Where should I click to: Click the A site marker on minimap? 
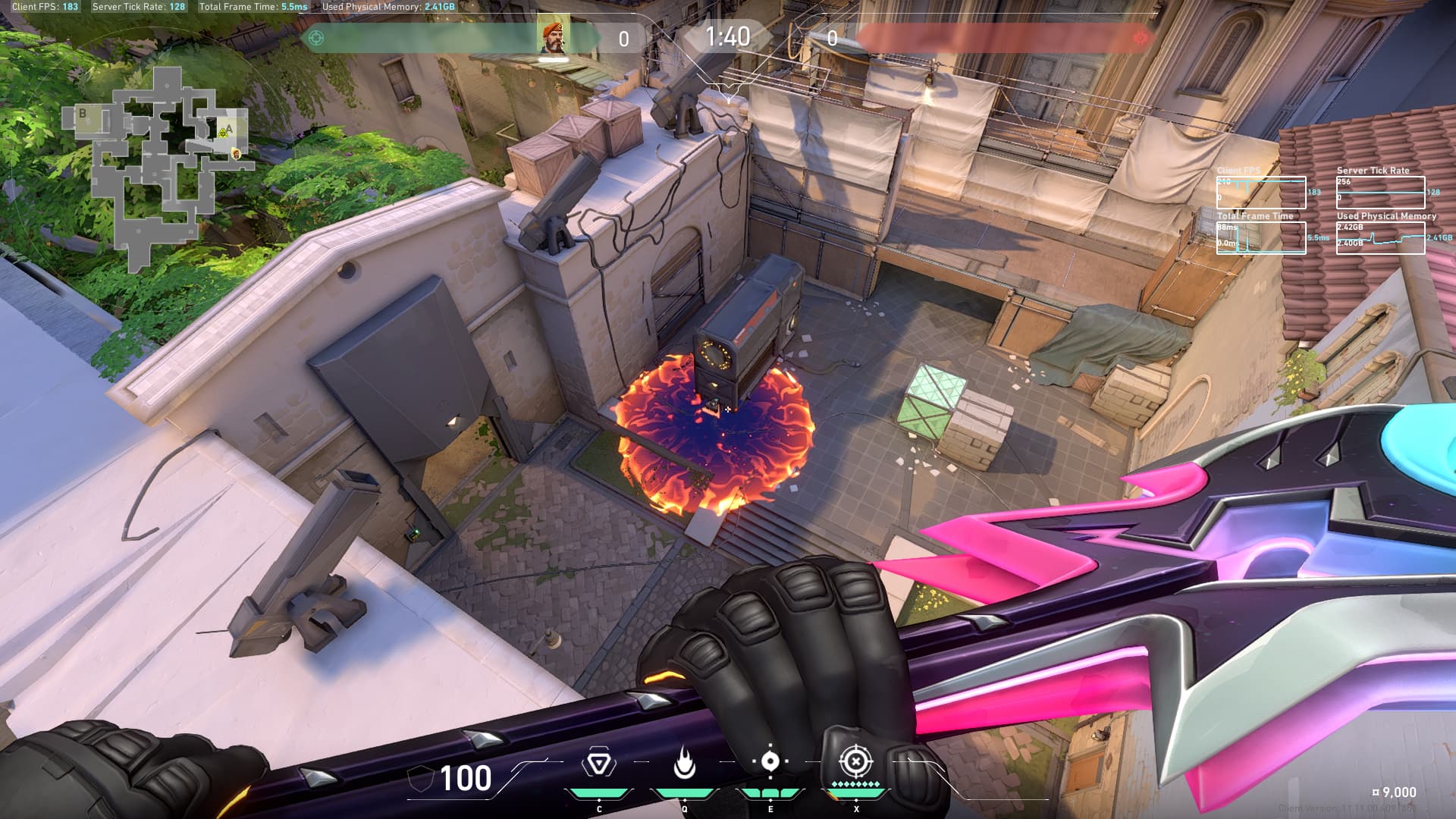pyautogui.click(x=229, y=127)
